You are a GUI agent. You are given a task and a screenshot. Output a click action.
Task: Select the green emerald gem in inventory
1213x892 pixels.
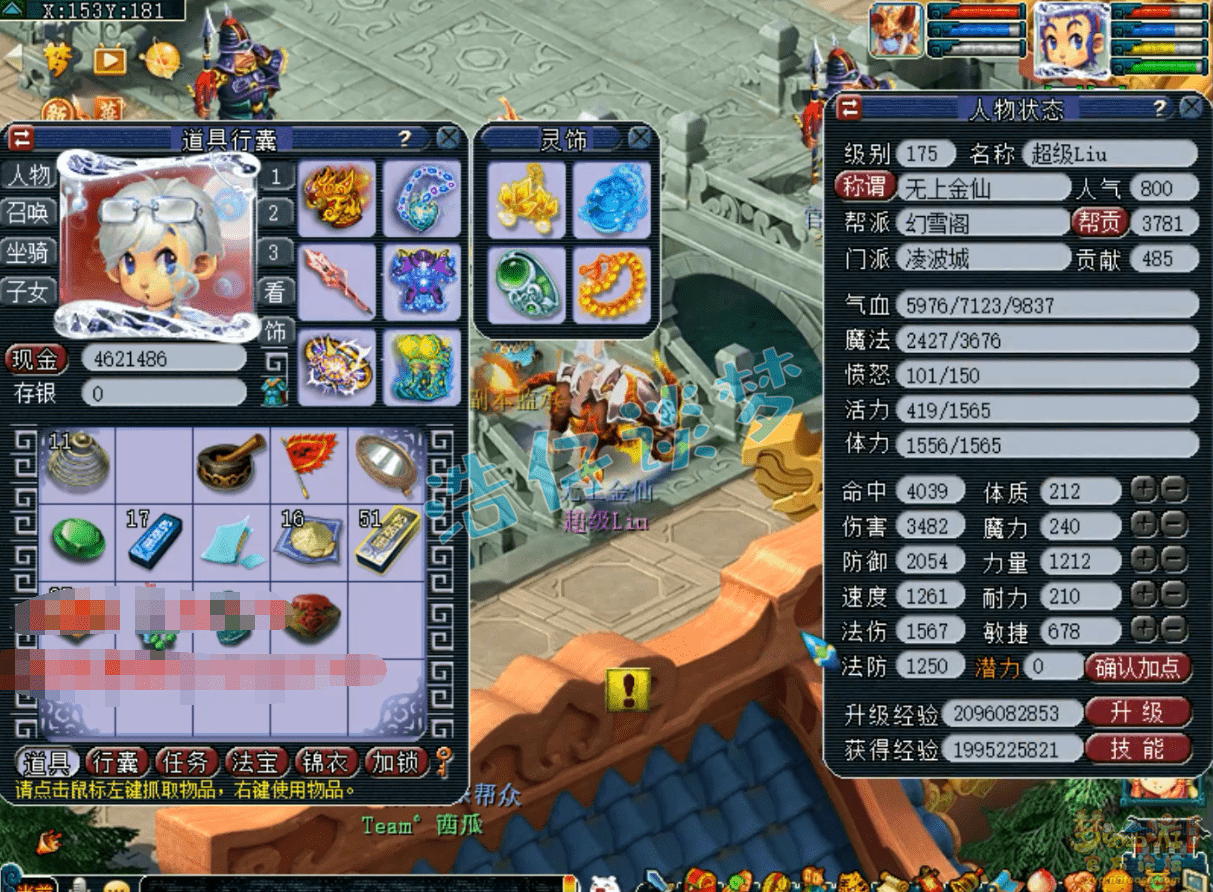[x=78, y=540]
